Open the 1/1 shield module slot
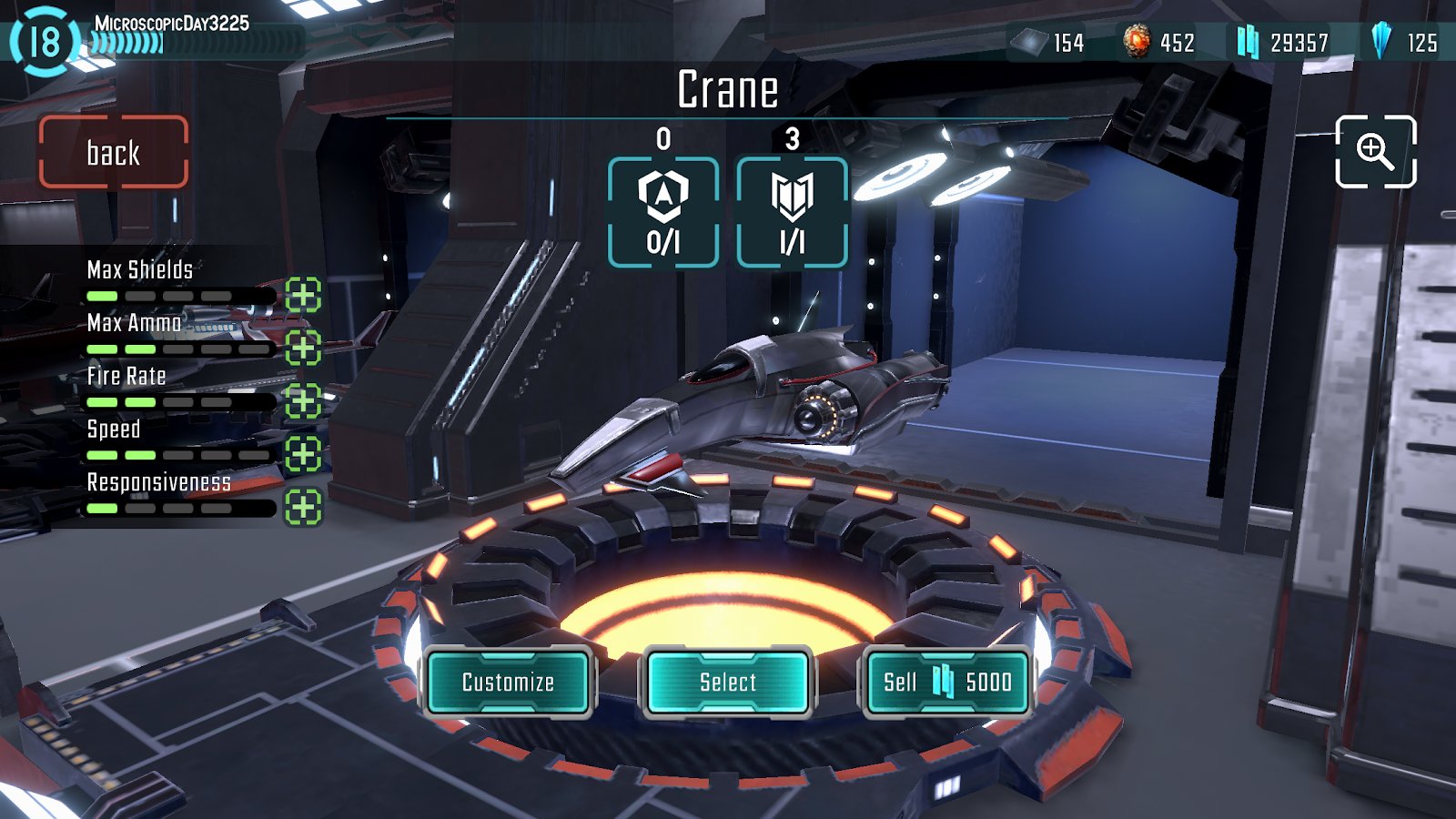 coord(792,212)
